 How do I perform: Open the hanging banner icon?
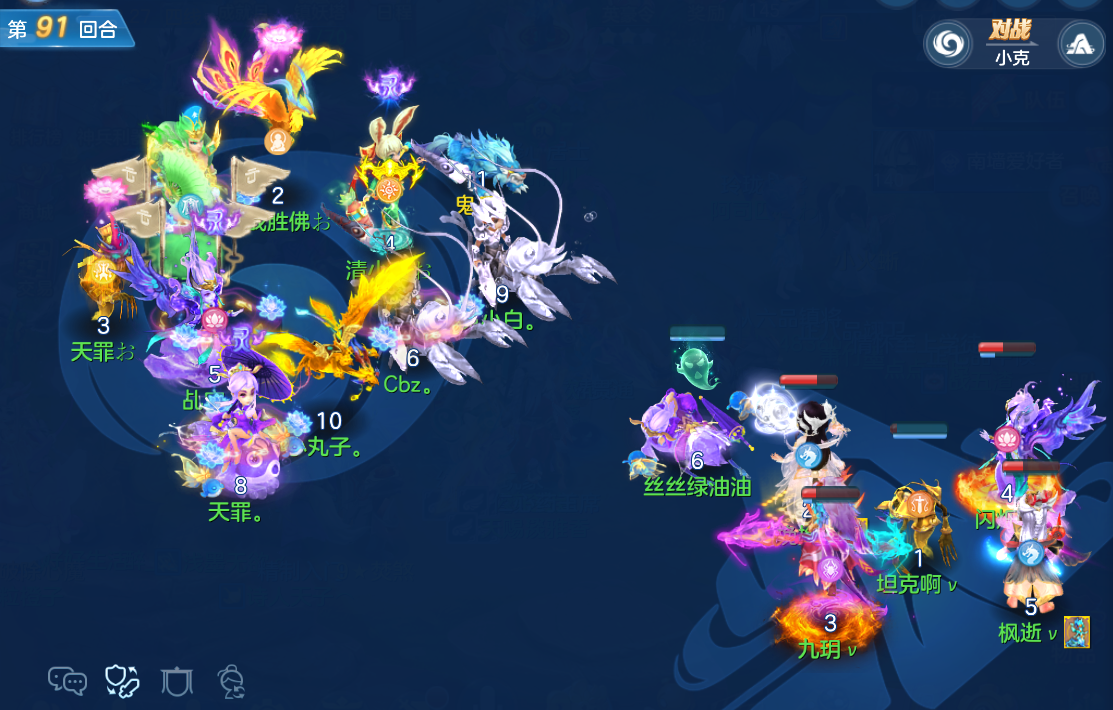coord(177,681)
